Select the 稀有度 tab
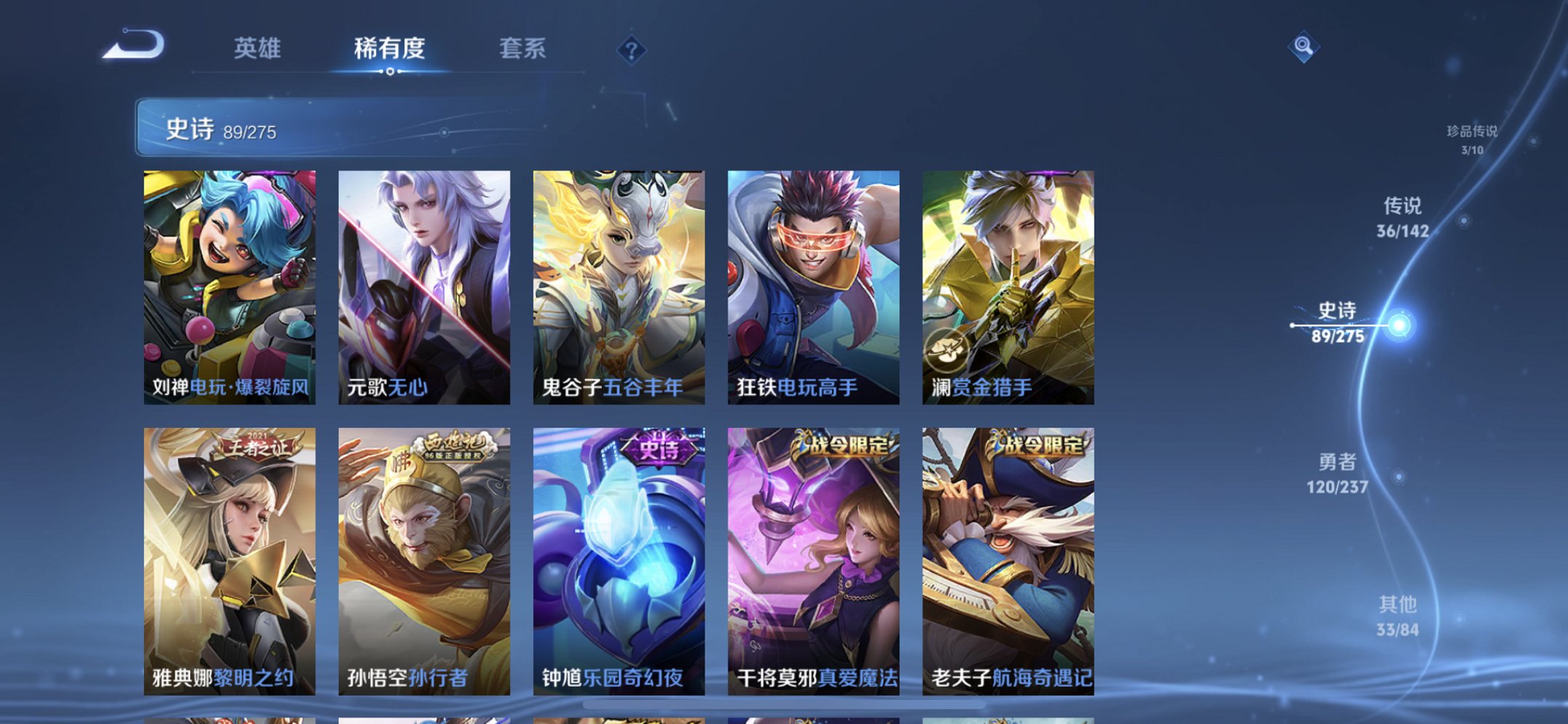Viewport: 1568px width, 724px height. 391,48
